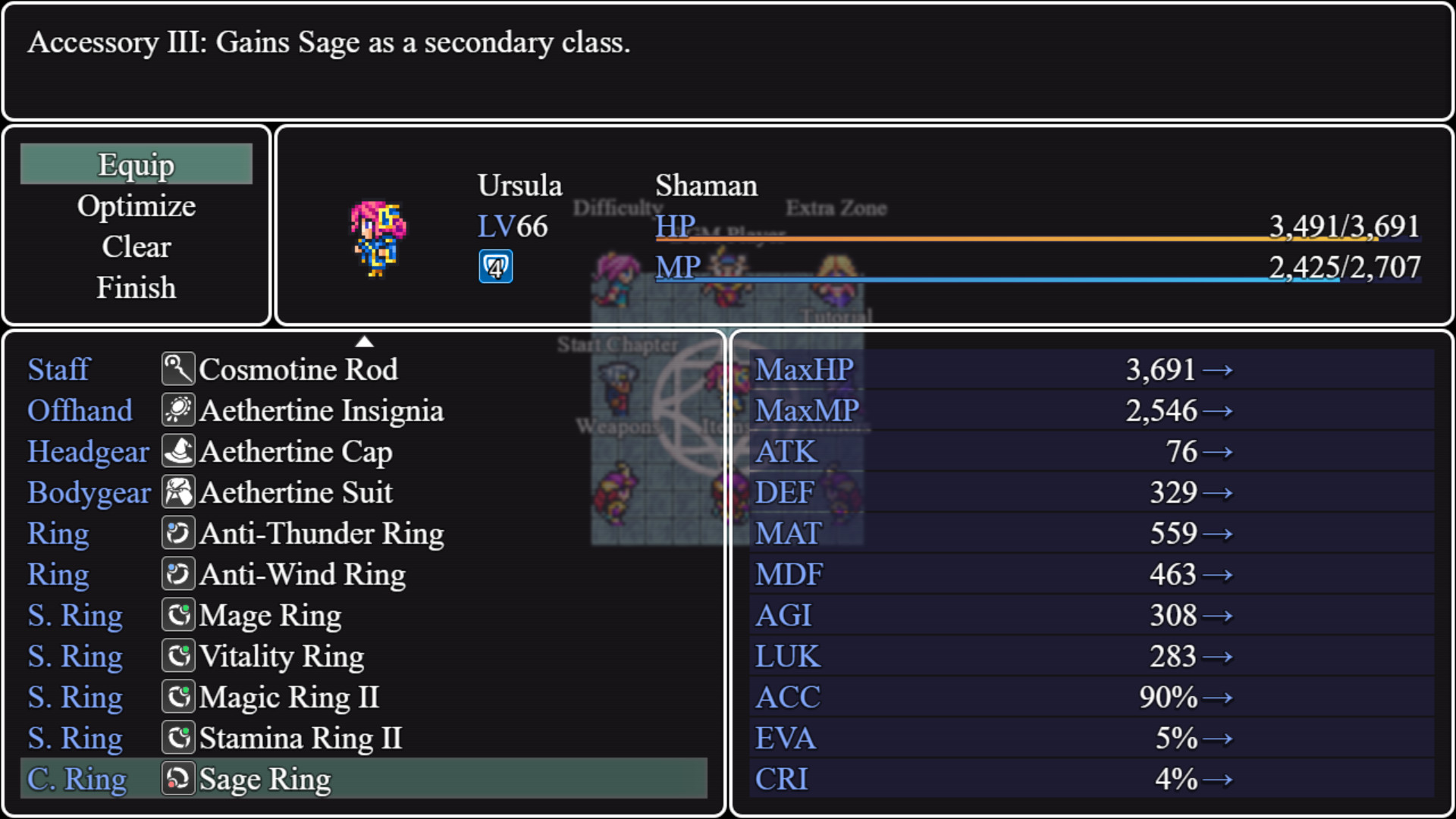The height and width of the screenshot is (819, 1456).
Task: Select the Anti-Thunder Ring icon
Action: click(x=178, y=533)
